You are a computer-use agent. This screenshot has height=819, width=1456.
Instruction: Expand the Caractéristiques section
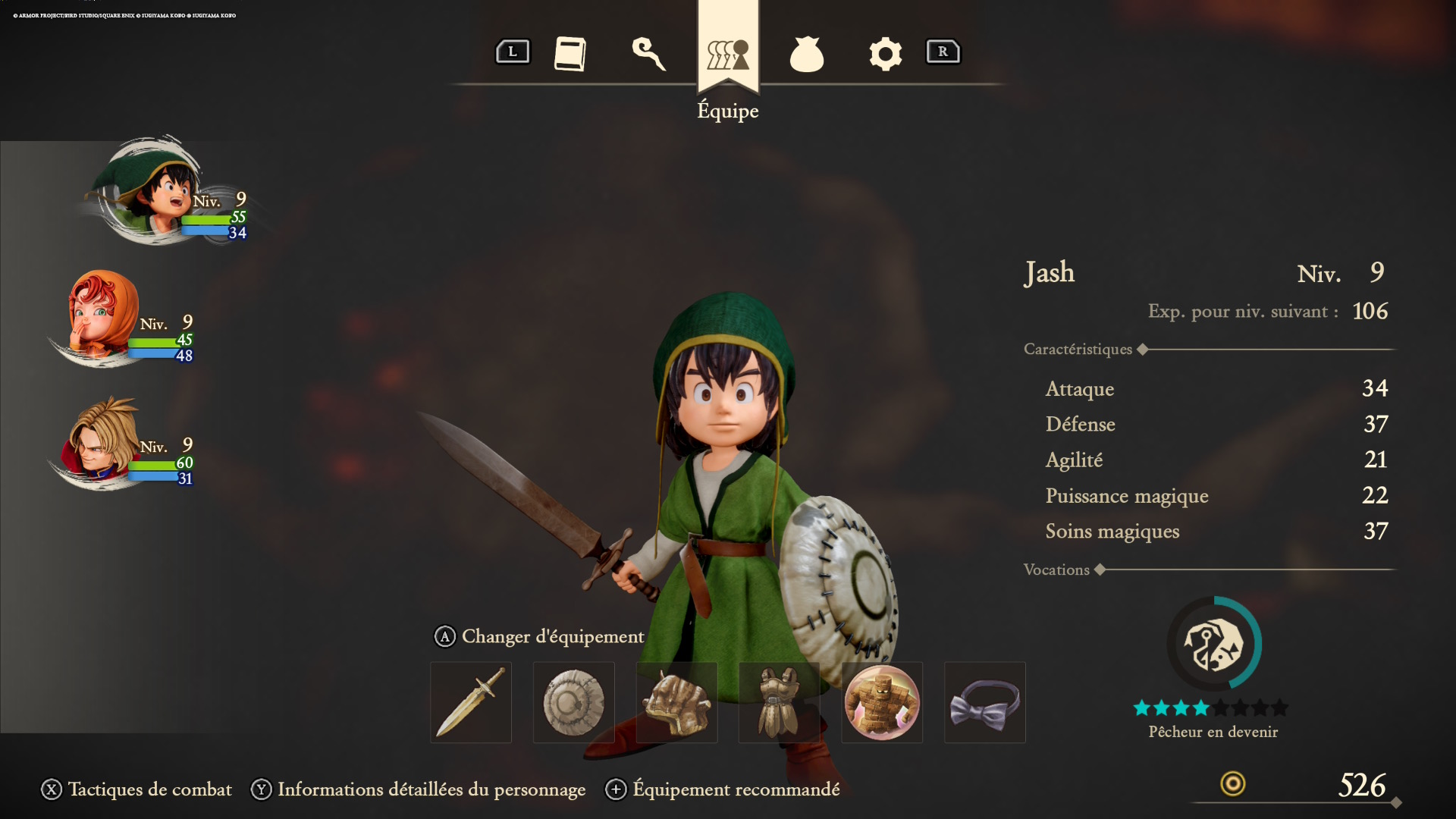click(x=1142, y=349)
